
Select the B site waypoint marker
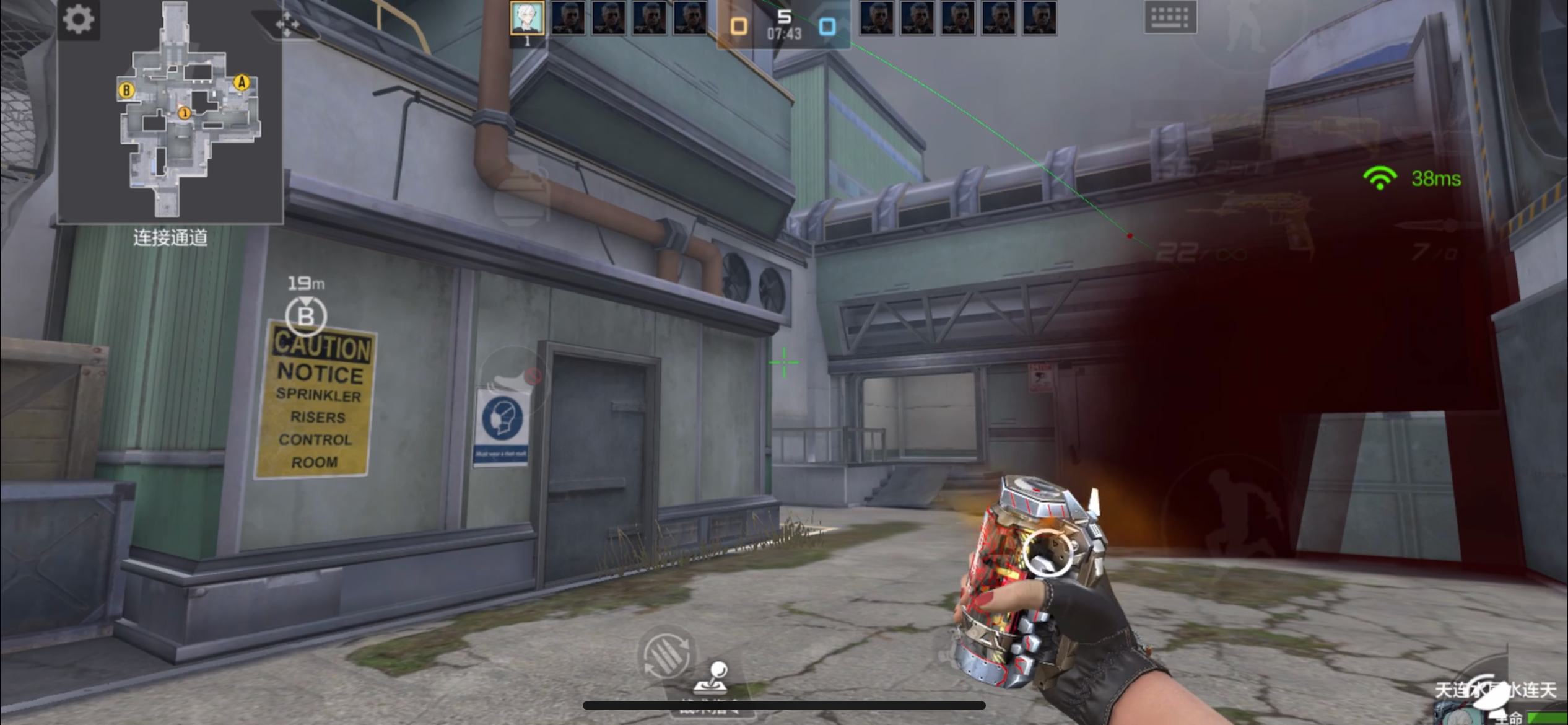pyautogui.click(x=306, y=316)
